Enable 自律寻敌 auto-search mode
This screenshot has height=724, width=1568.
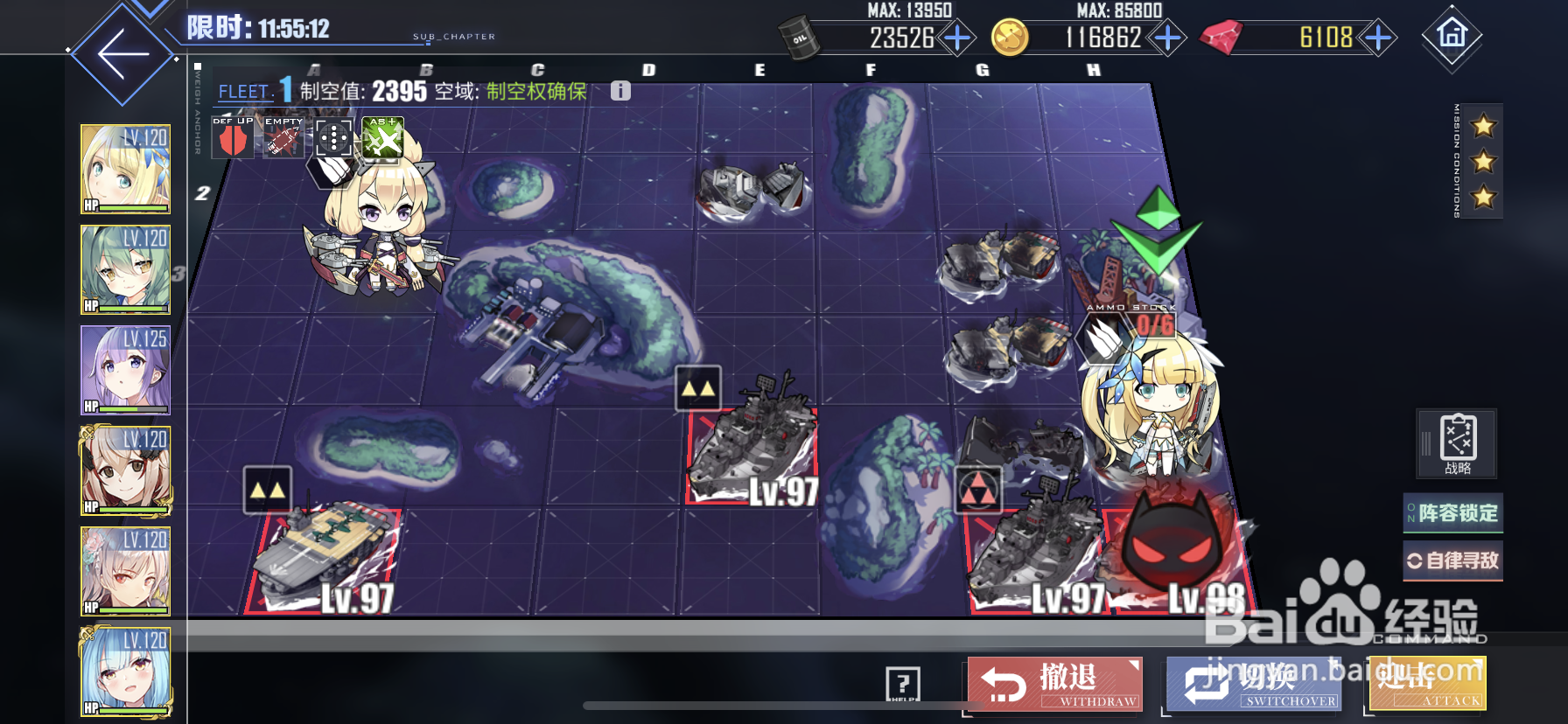pos(1452,560)
